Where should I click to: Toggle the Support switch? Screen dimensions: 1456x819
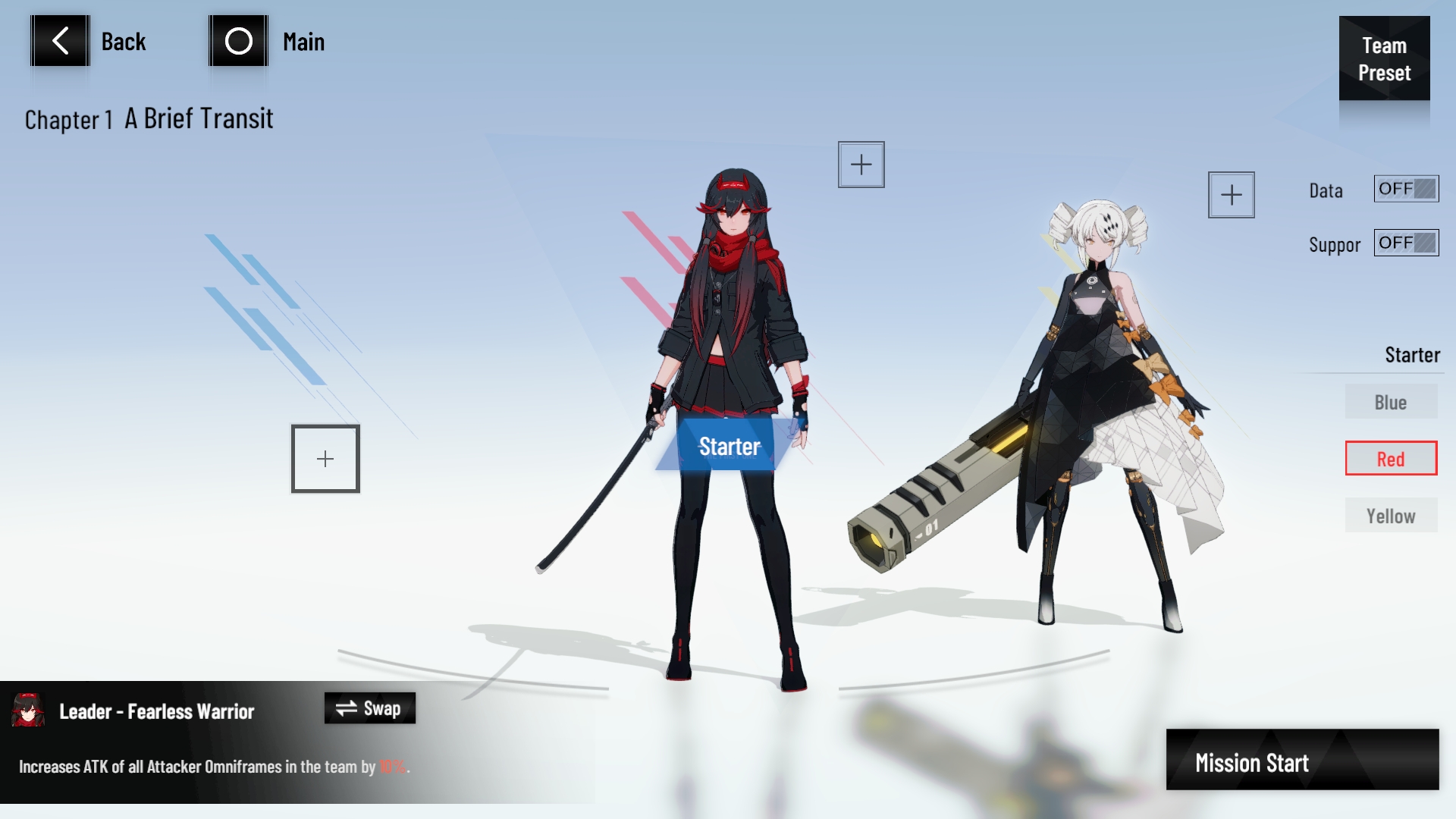[1406, 243]
